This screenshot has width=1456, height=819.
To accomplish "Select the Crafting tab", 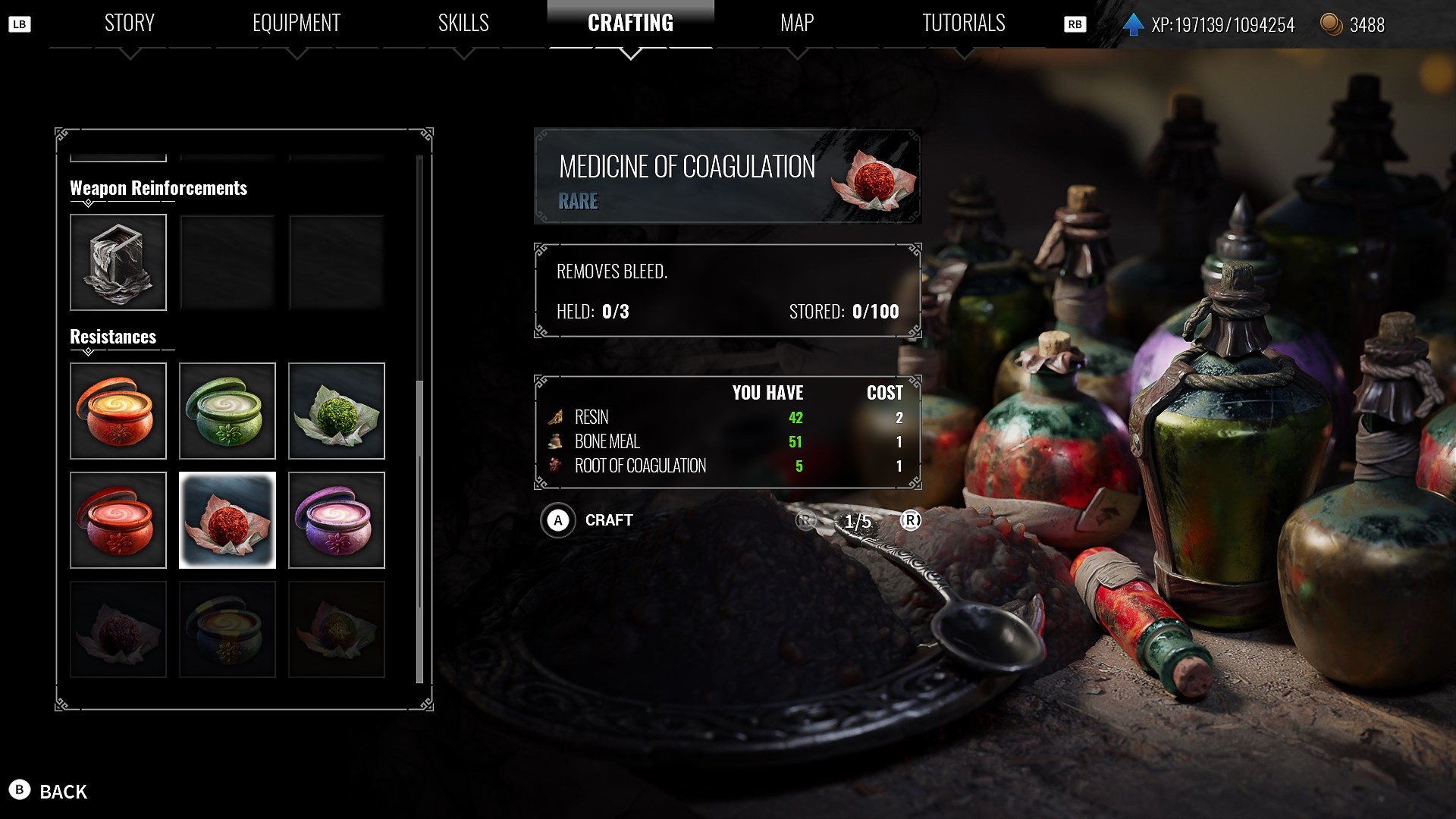I will point(630,24).
